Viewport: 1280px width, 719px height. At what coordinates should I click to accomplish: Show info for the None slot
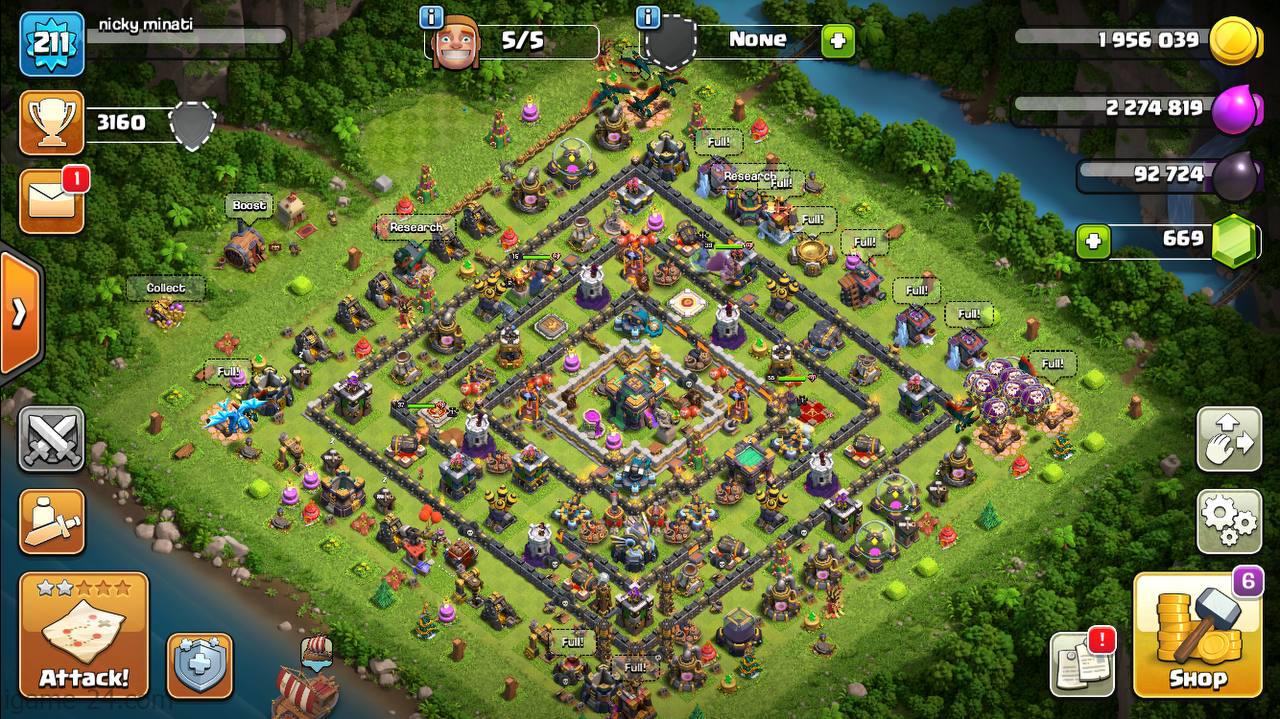tap(648, 17)
